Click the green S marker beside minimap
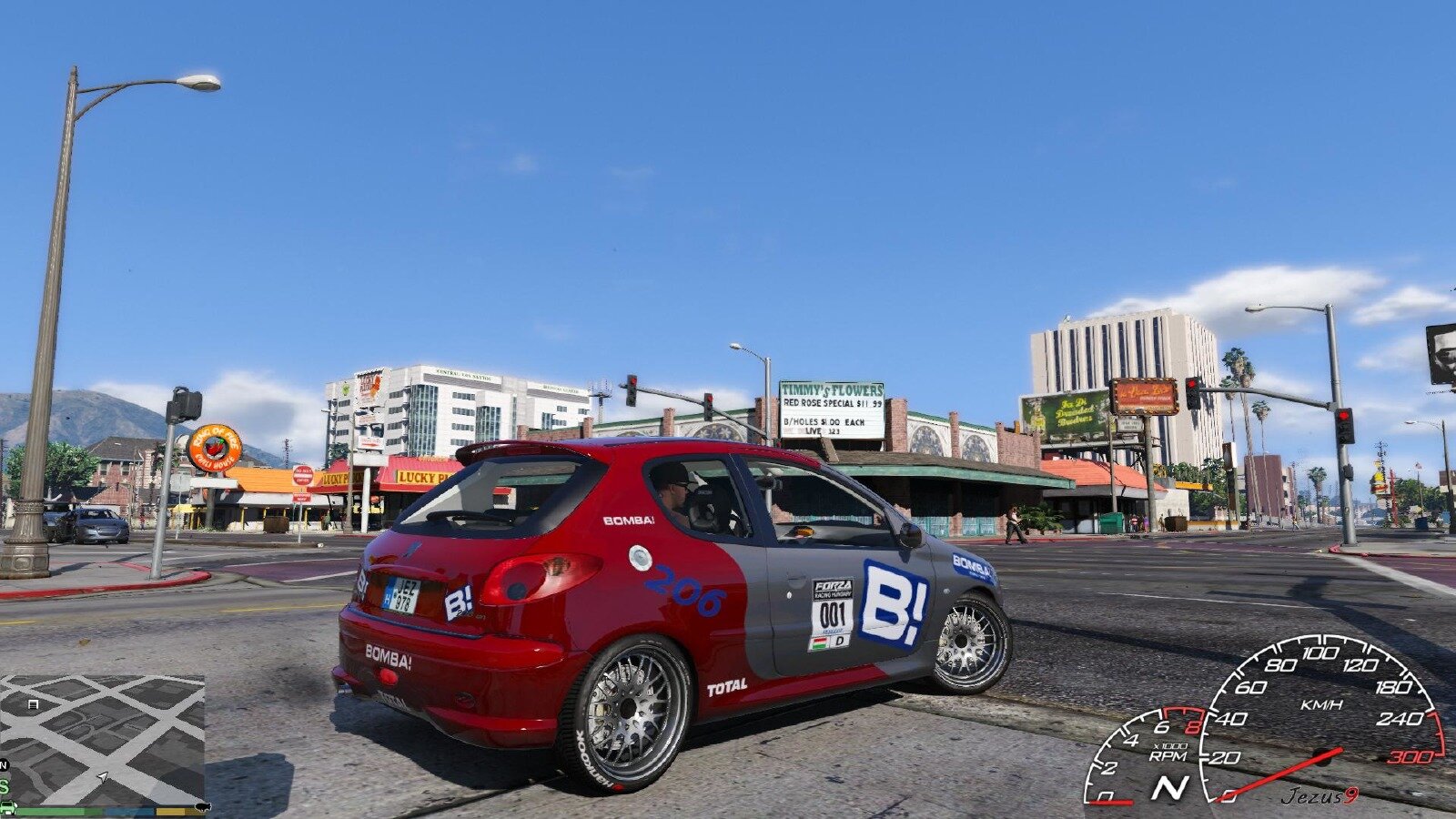The width and height of the screenshot is (1456, 819). pyautogui.click(x=4, y=786)
